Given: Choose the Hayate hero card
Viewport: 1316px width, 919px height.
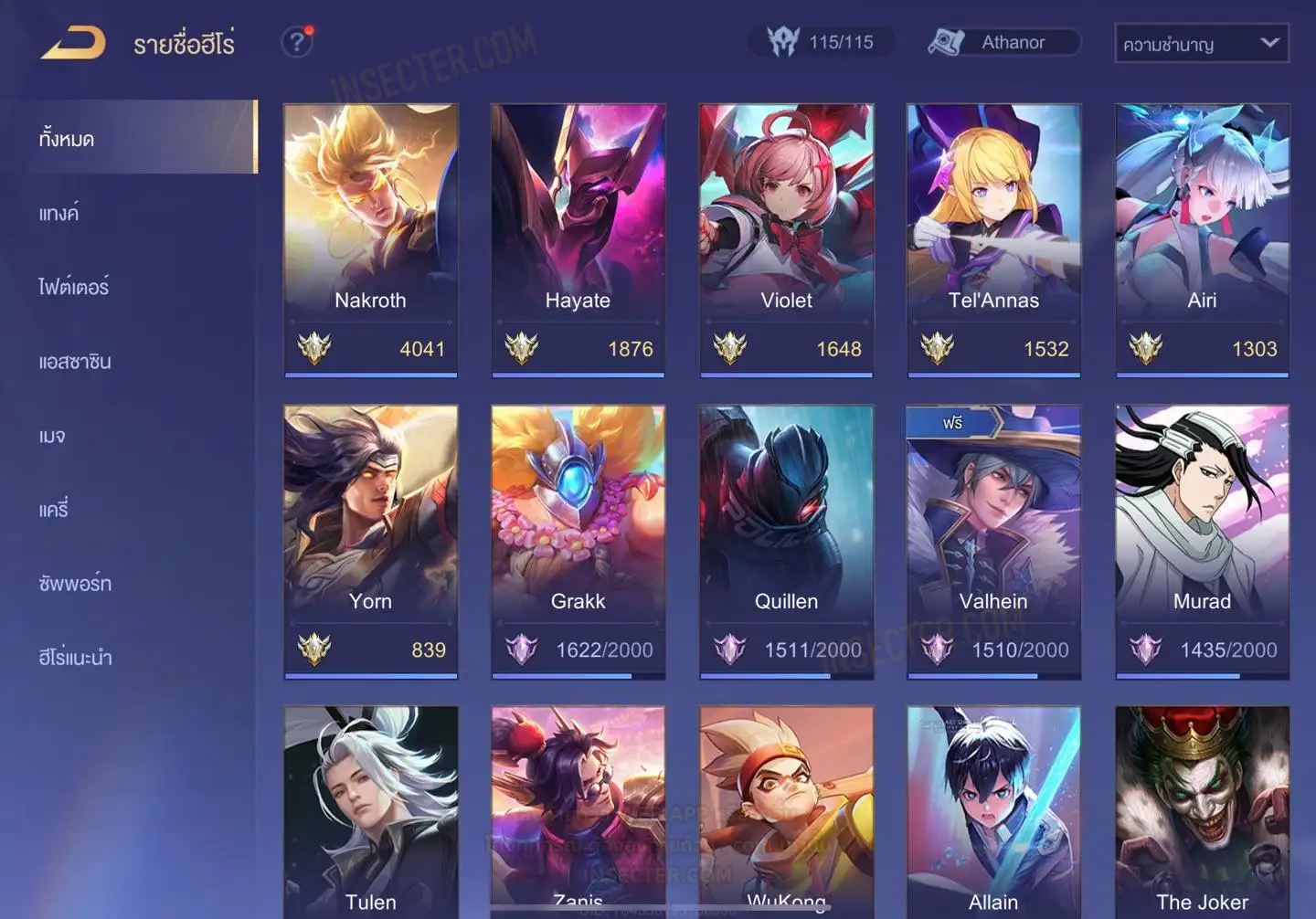Looking at the screenshot, I should pos(578,239).
